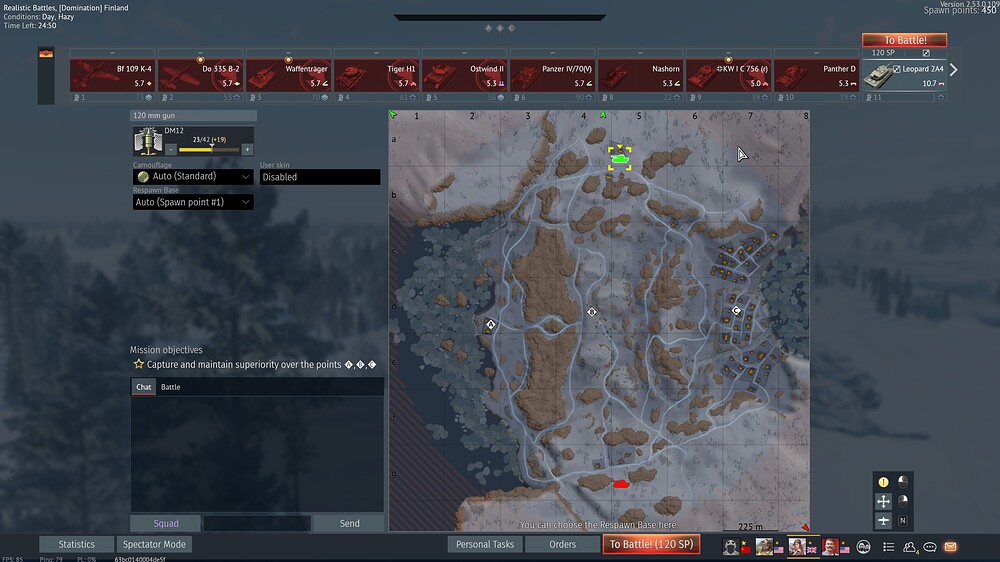This screenshot has height=562, width=1000.
Task: Choose the green tank respawn point on map
Action: click(x=620, y=158)
